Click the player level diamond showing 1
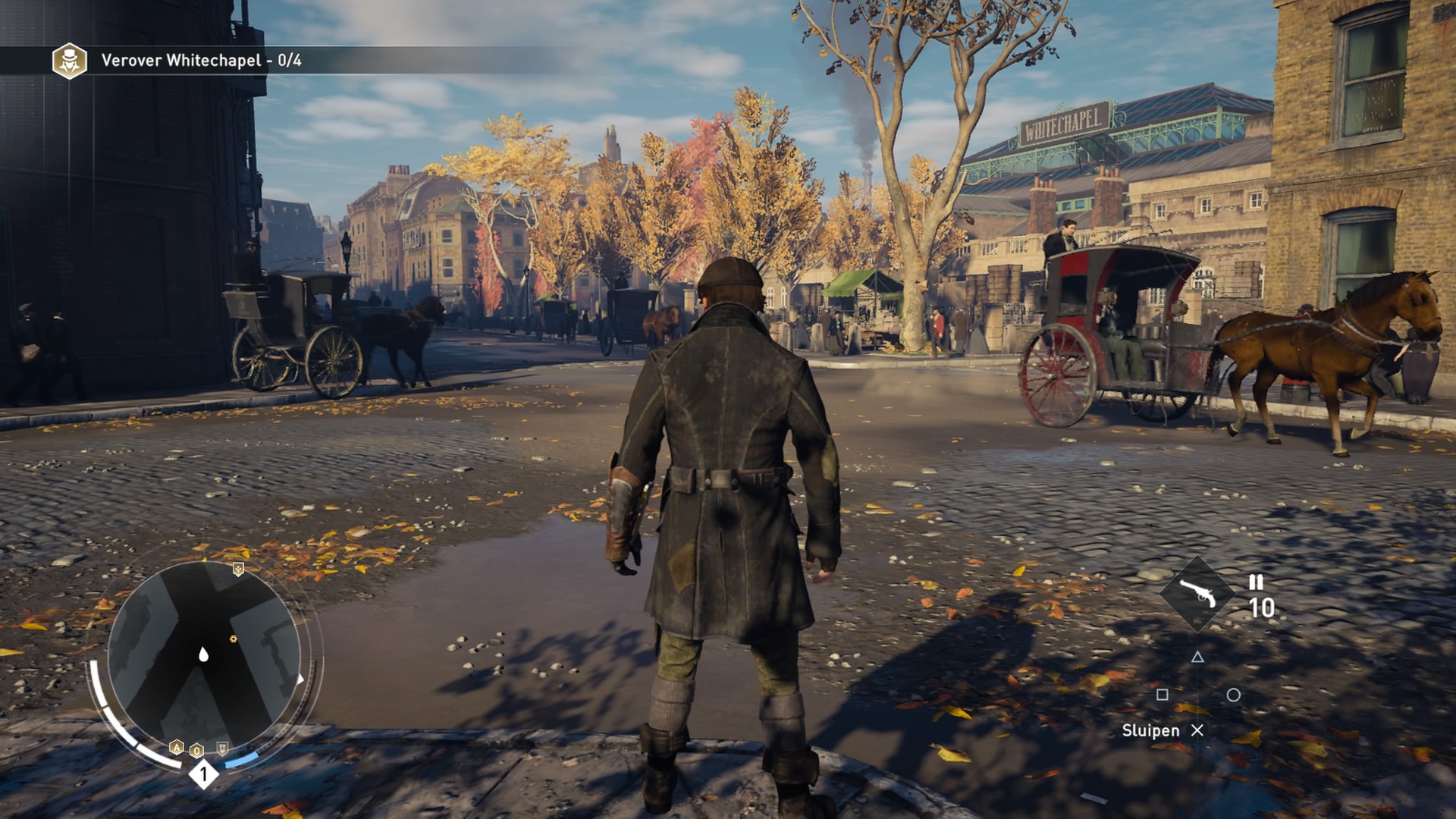 [x=203, y=774]
